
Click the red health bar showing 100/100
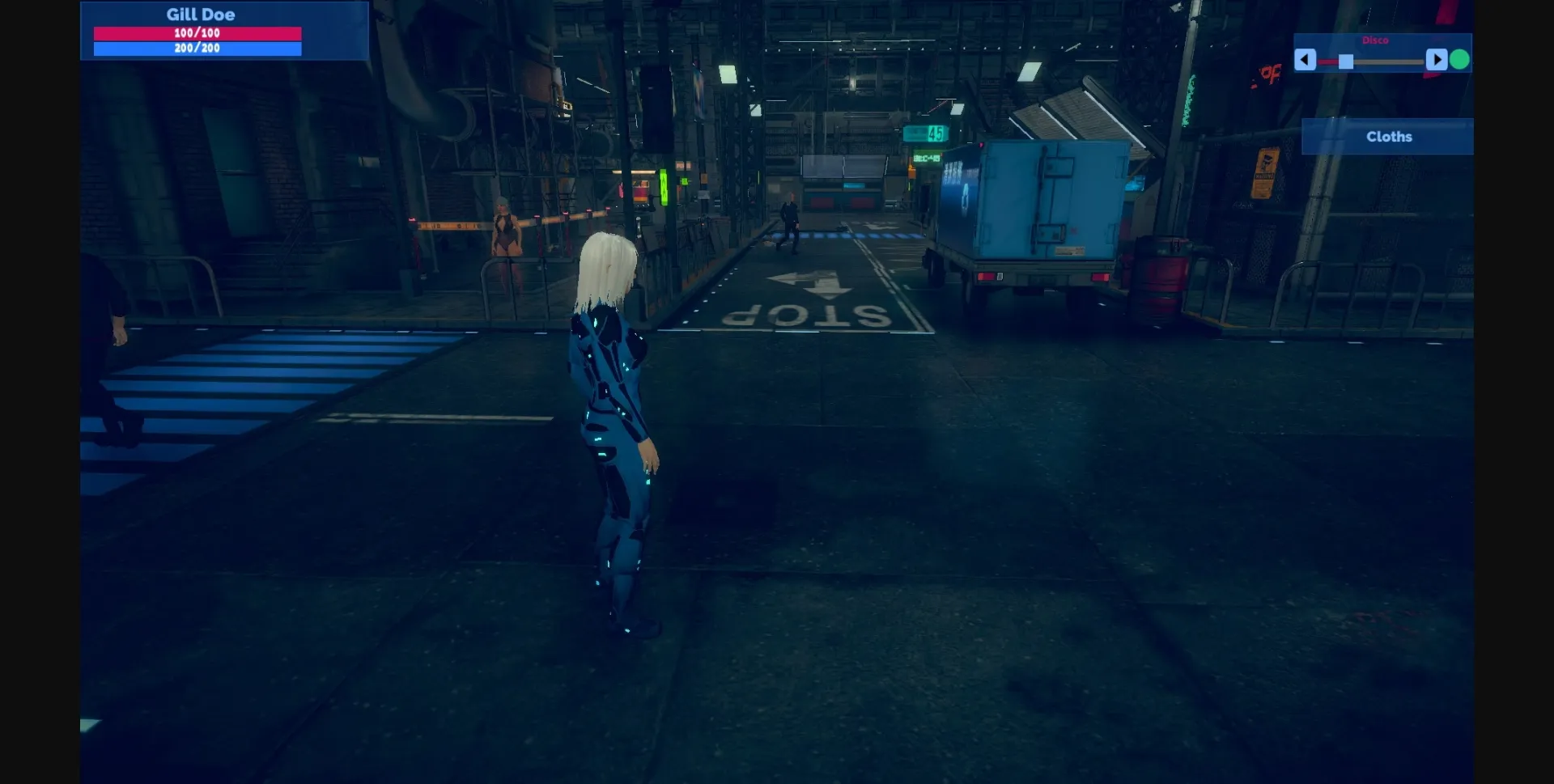[198, 33]
